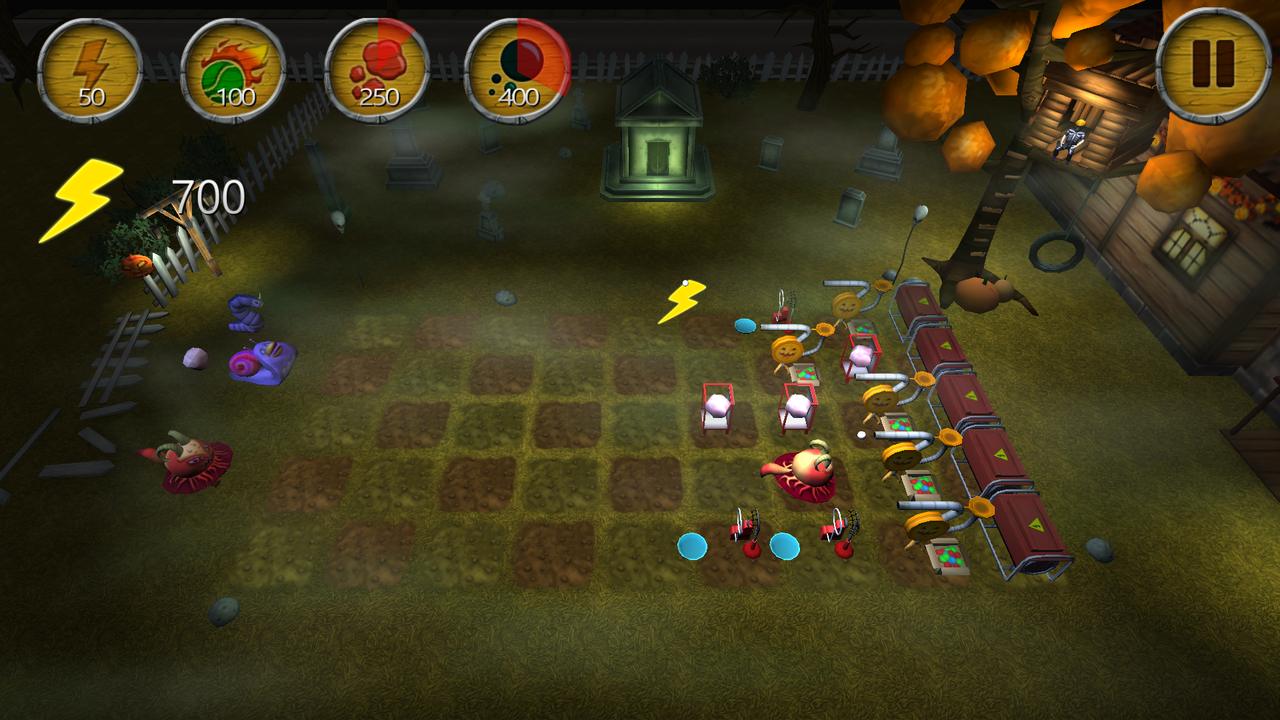
Task: Pick the red rocks unit costing 250
Action: pyautogui.click(x=377, y=70)
